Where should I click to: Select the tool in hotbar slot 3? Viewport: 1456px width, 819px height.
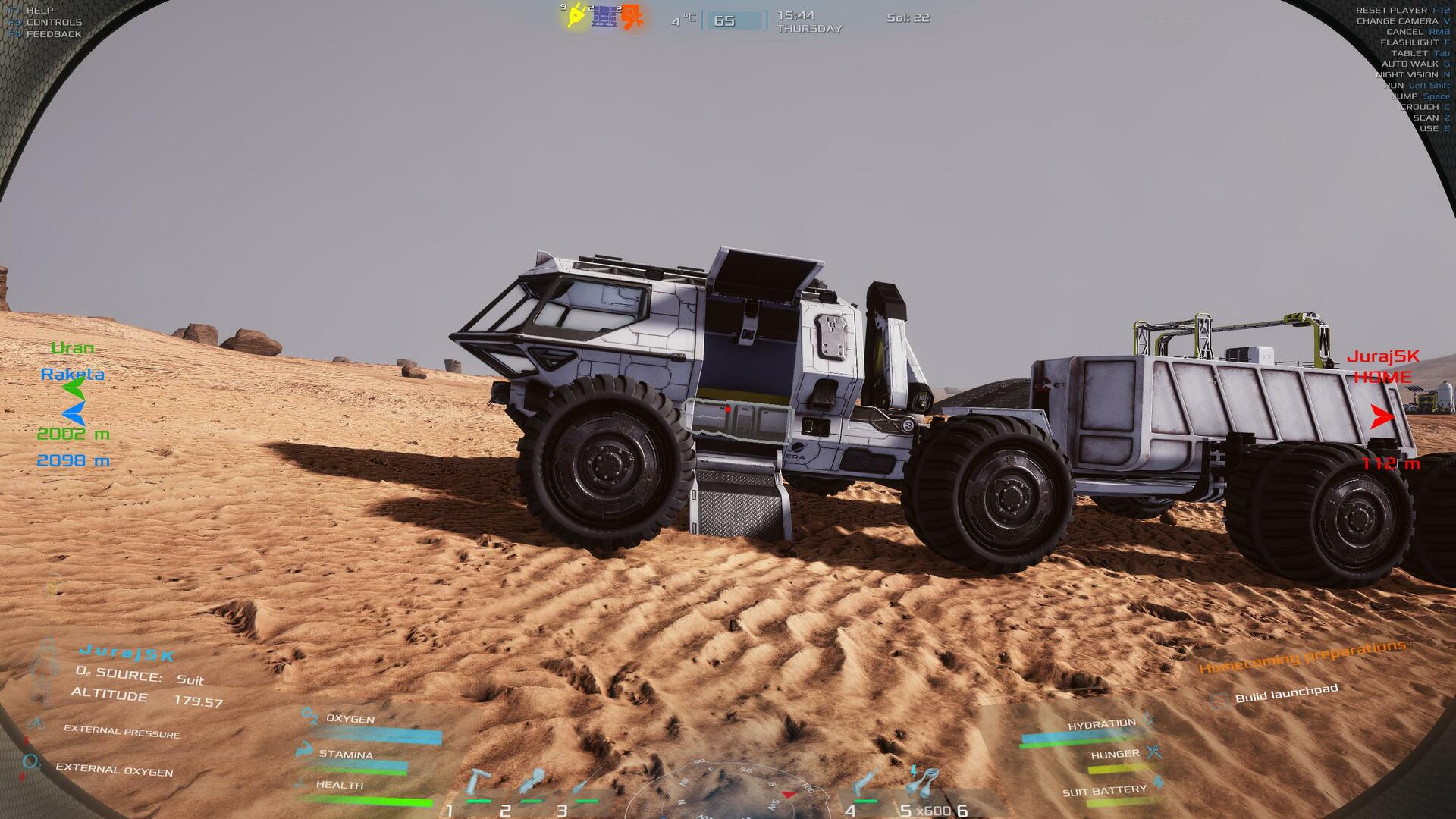pyautogui.click(x=585, y=785)
